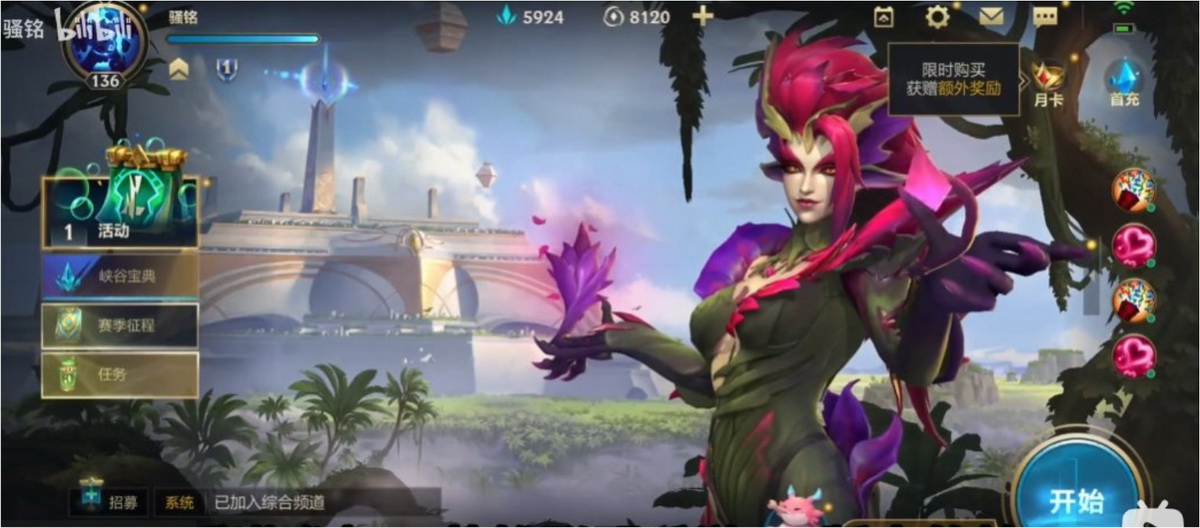Click the plus button to add currency

(703, 16)
